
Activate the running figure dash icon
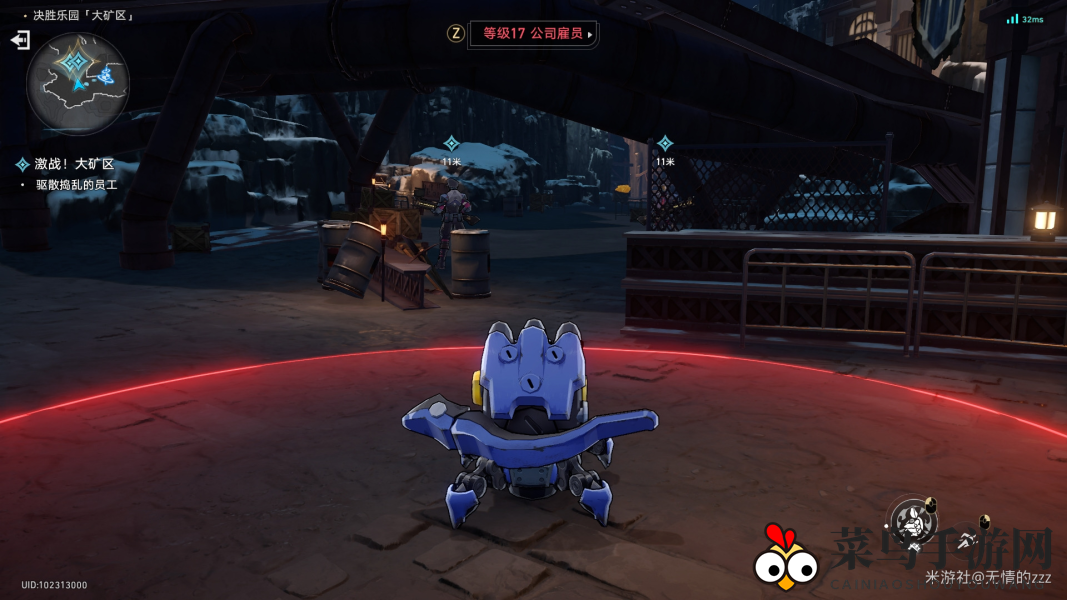(x=967, y=541)
